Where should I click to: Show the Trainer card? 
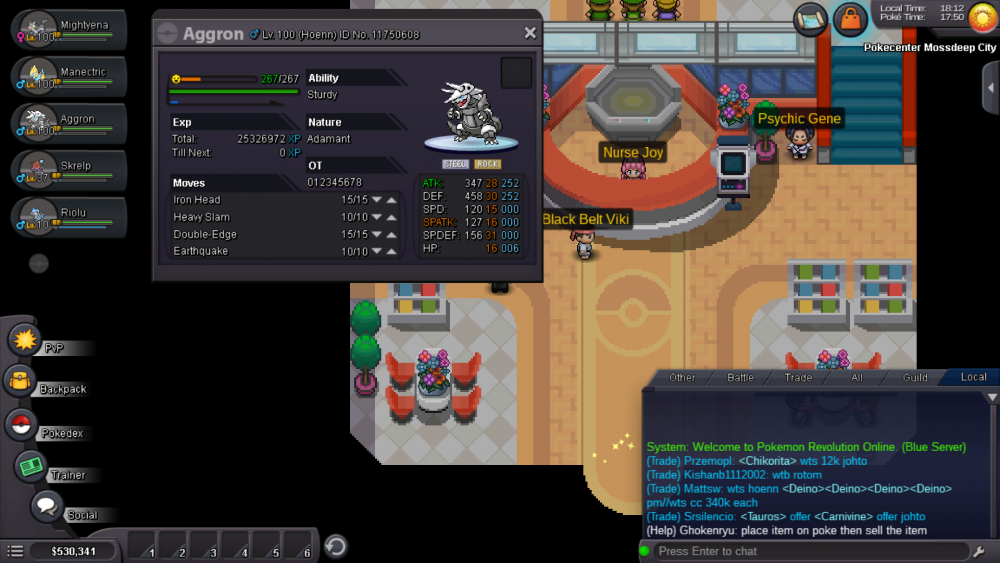tap(31, 466)
